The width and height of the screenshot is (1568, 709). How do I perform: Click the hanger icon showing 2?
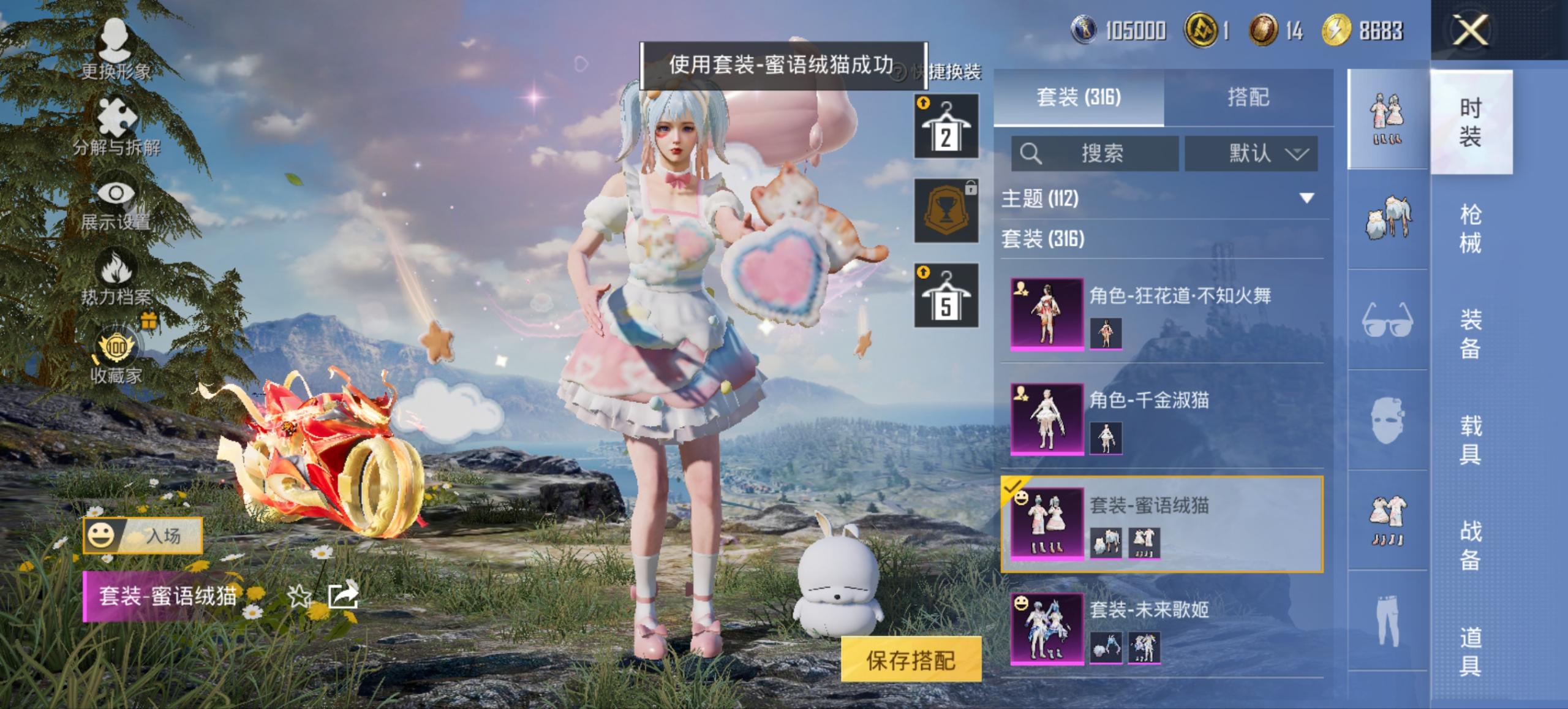945,127
